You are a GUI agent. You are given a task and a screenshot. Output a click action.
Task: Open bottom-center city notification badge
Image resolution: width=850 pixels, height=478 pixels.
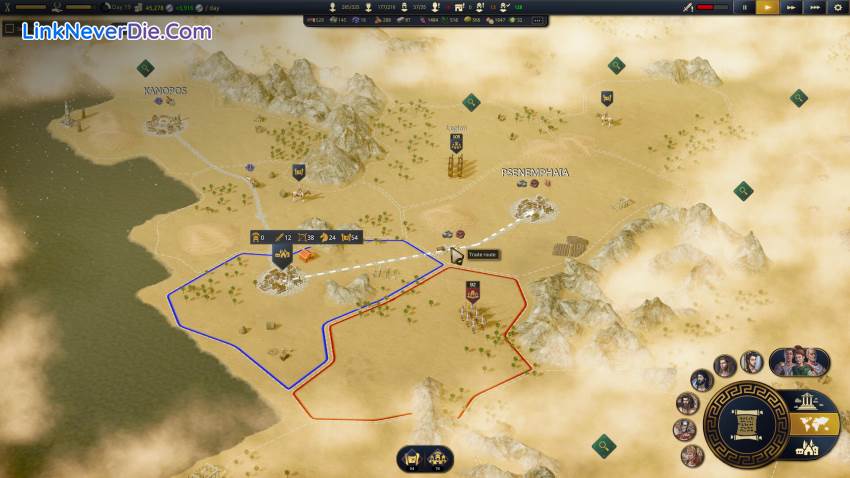tap(438, 459)
